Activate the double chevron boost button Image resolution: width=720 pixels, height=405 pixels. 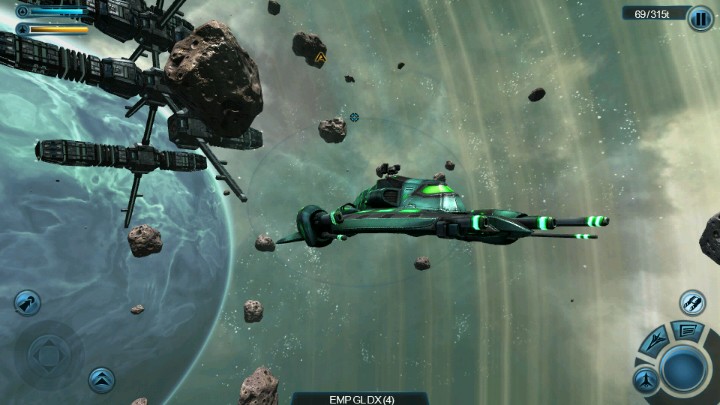coord(101,379)
